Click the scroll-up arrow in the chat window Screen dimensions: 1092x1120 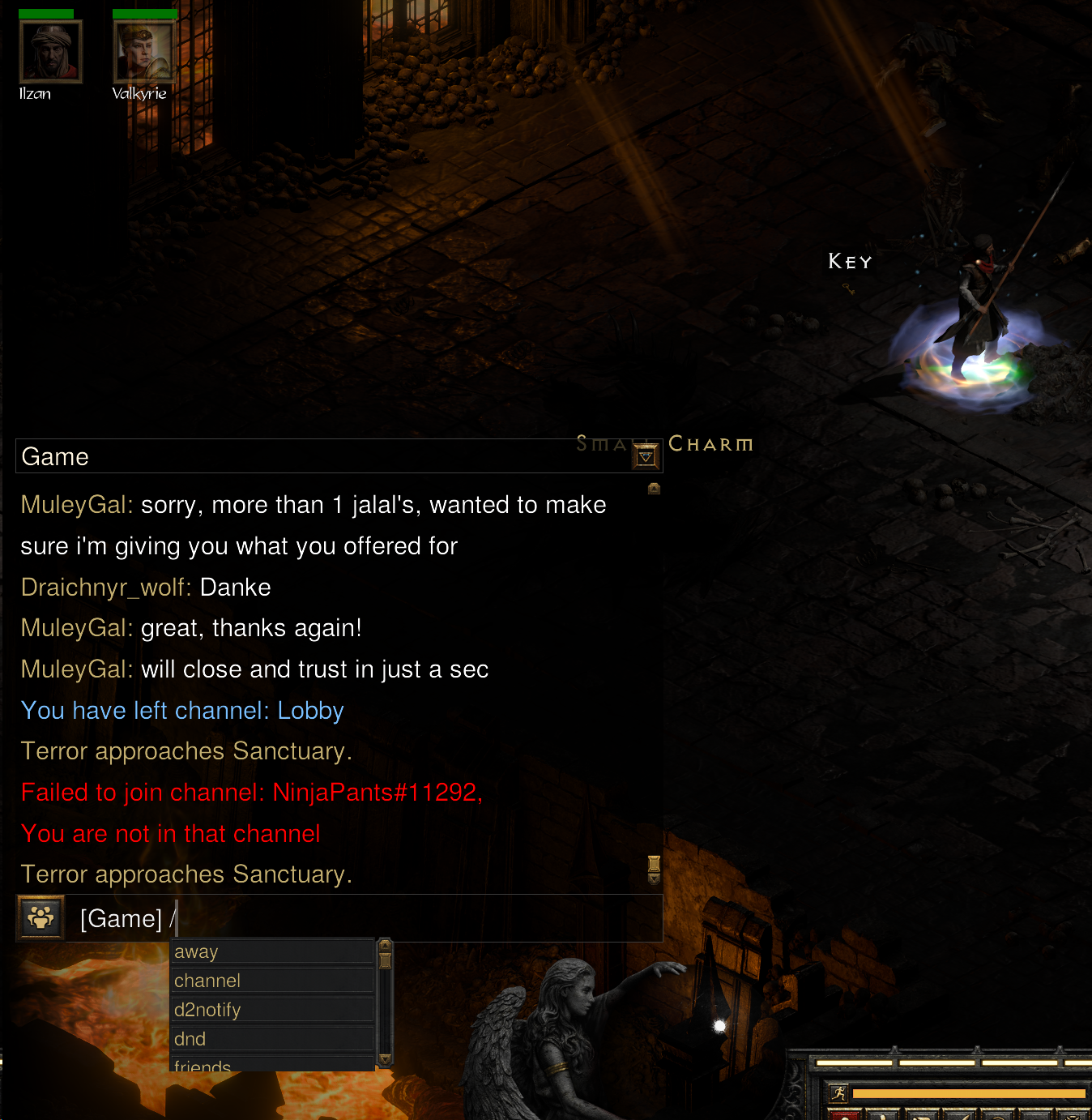click(x=654, y=487)
